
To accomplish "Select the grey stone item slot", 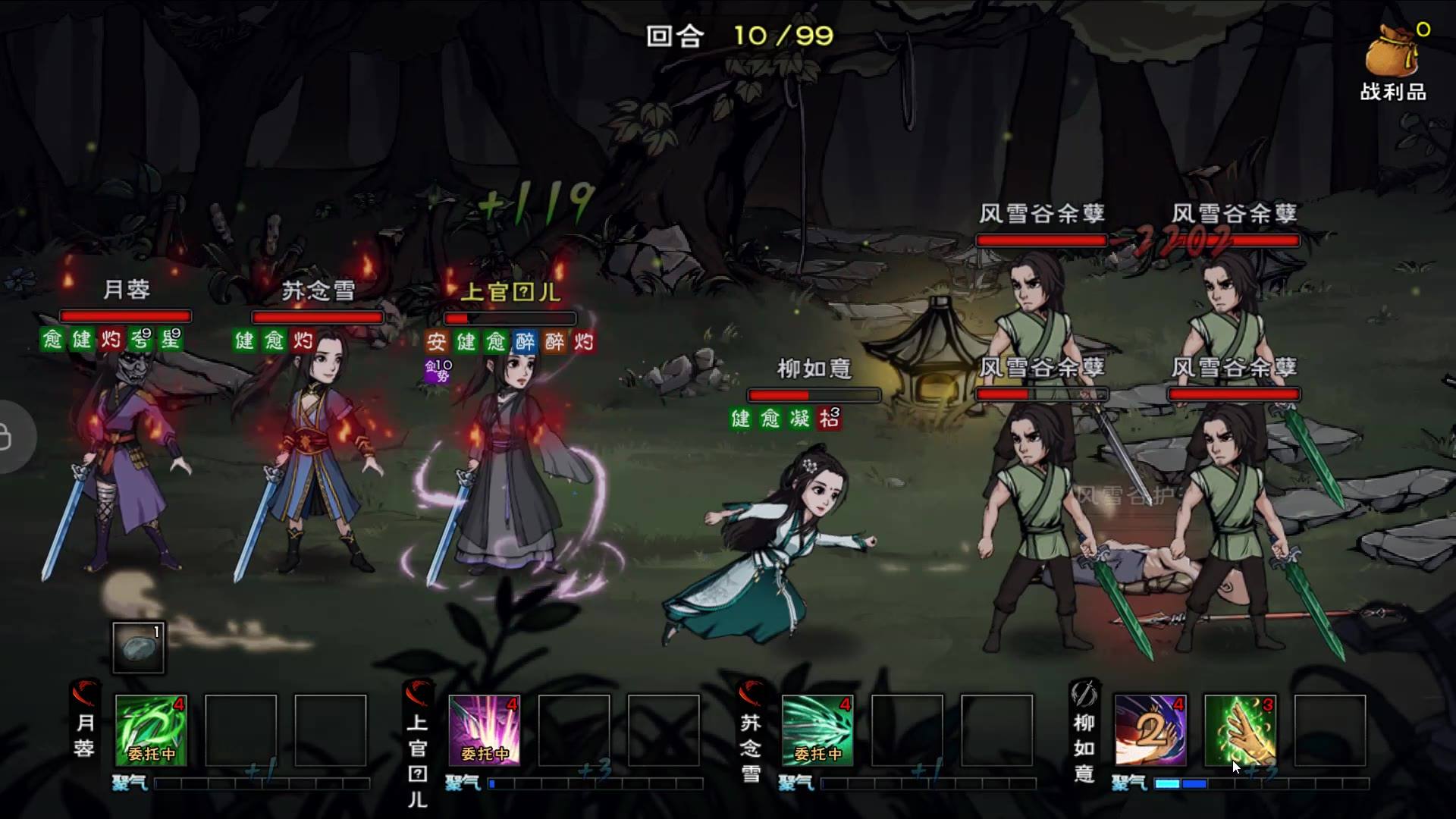I will click(138, 648).
